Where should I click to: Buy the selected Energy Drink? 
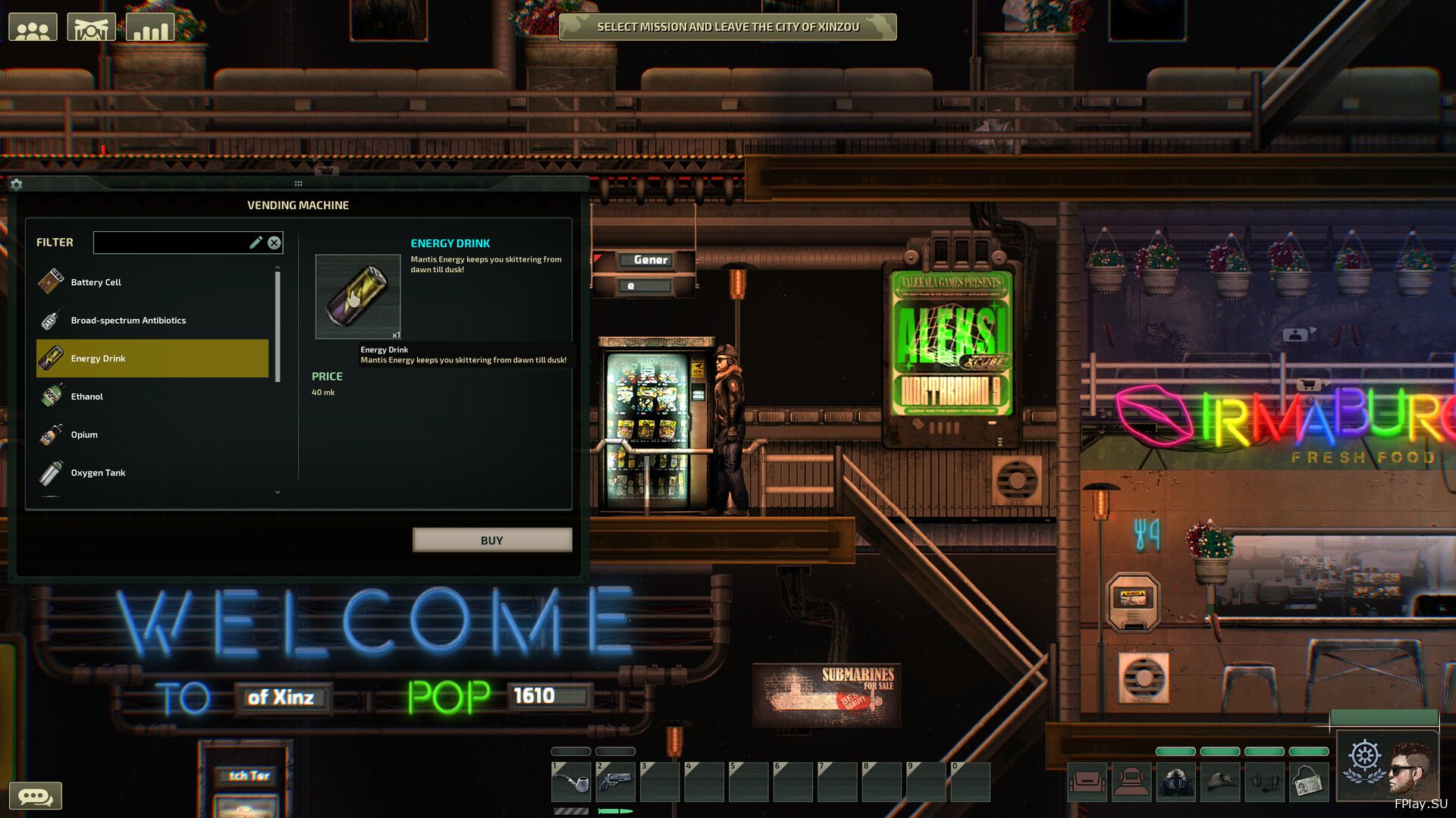tap(491, 540)
